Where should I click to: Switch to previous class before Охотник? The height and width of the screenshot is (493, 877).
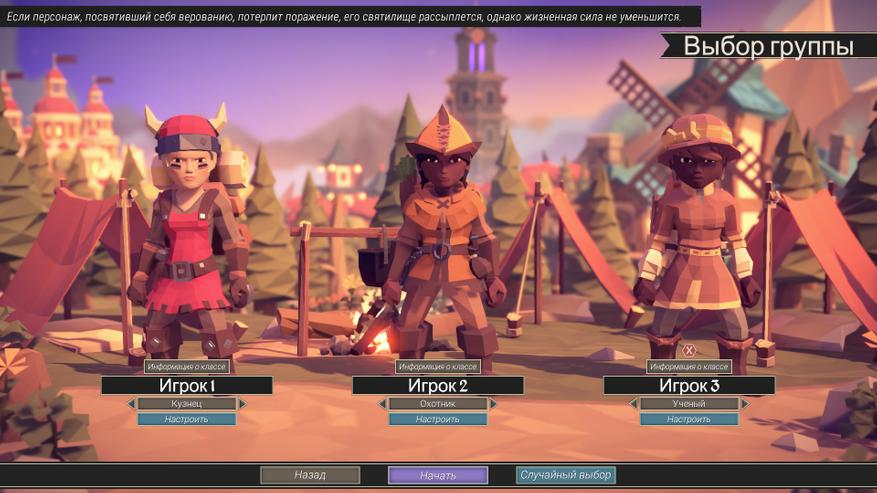coord(382,404)
